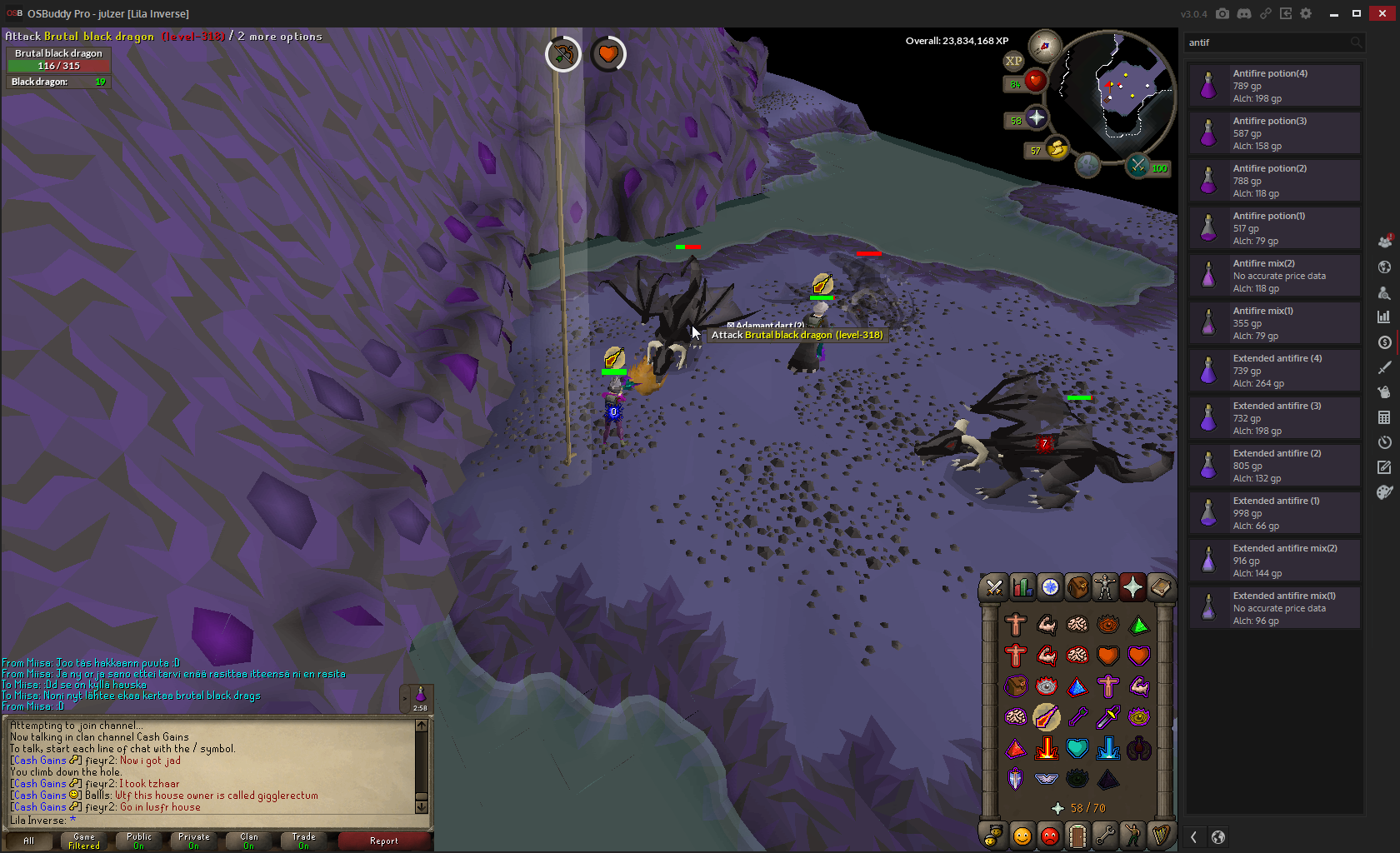
Task: Select the Extended antifire (4) result
Action: click(x=1275, y=371)
